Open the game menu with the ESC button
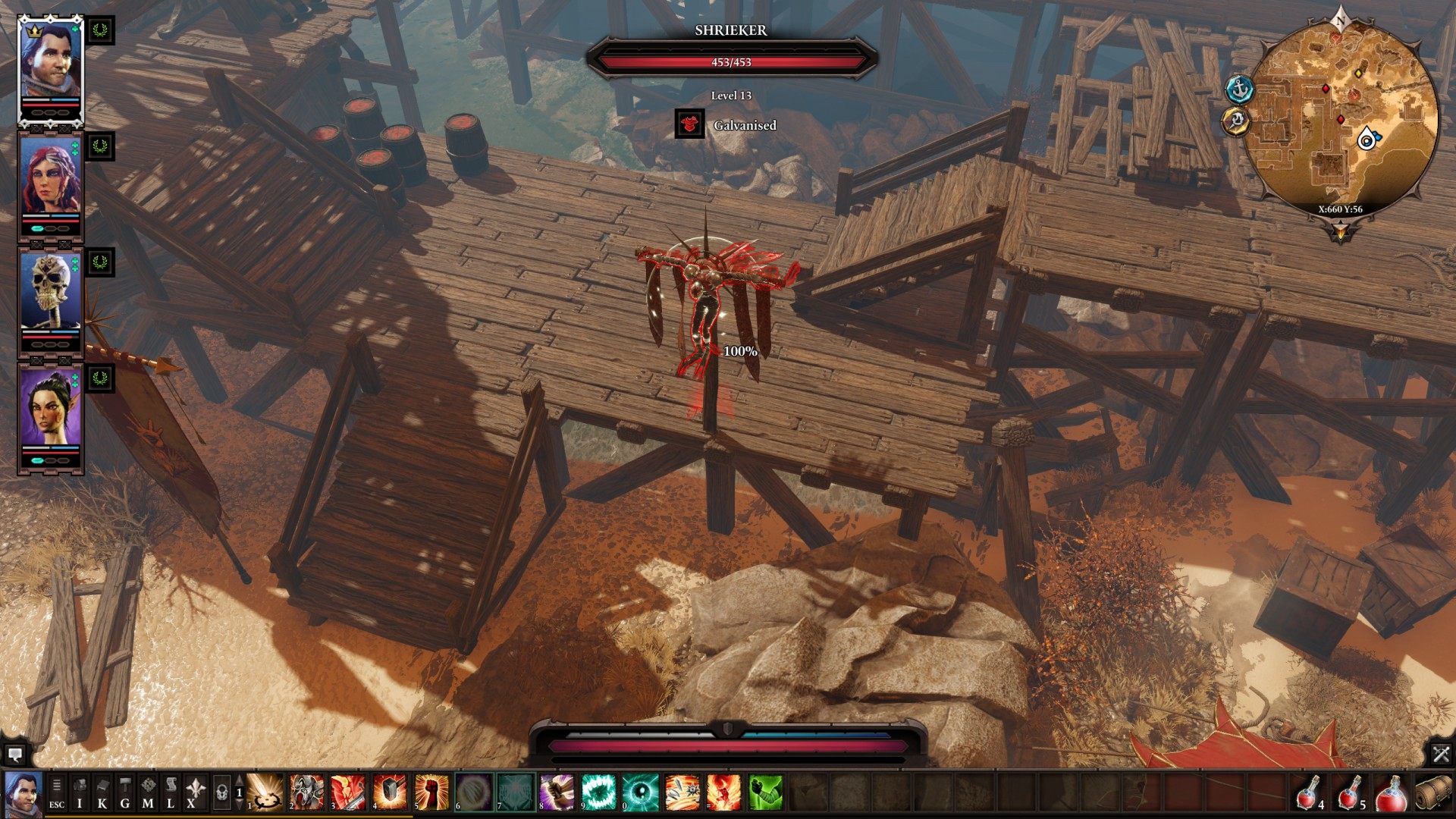Viewport: 1456px width, 819px height. (x=57, y=792)
